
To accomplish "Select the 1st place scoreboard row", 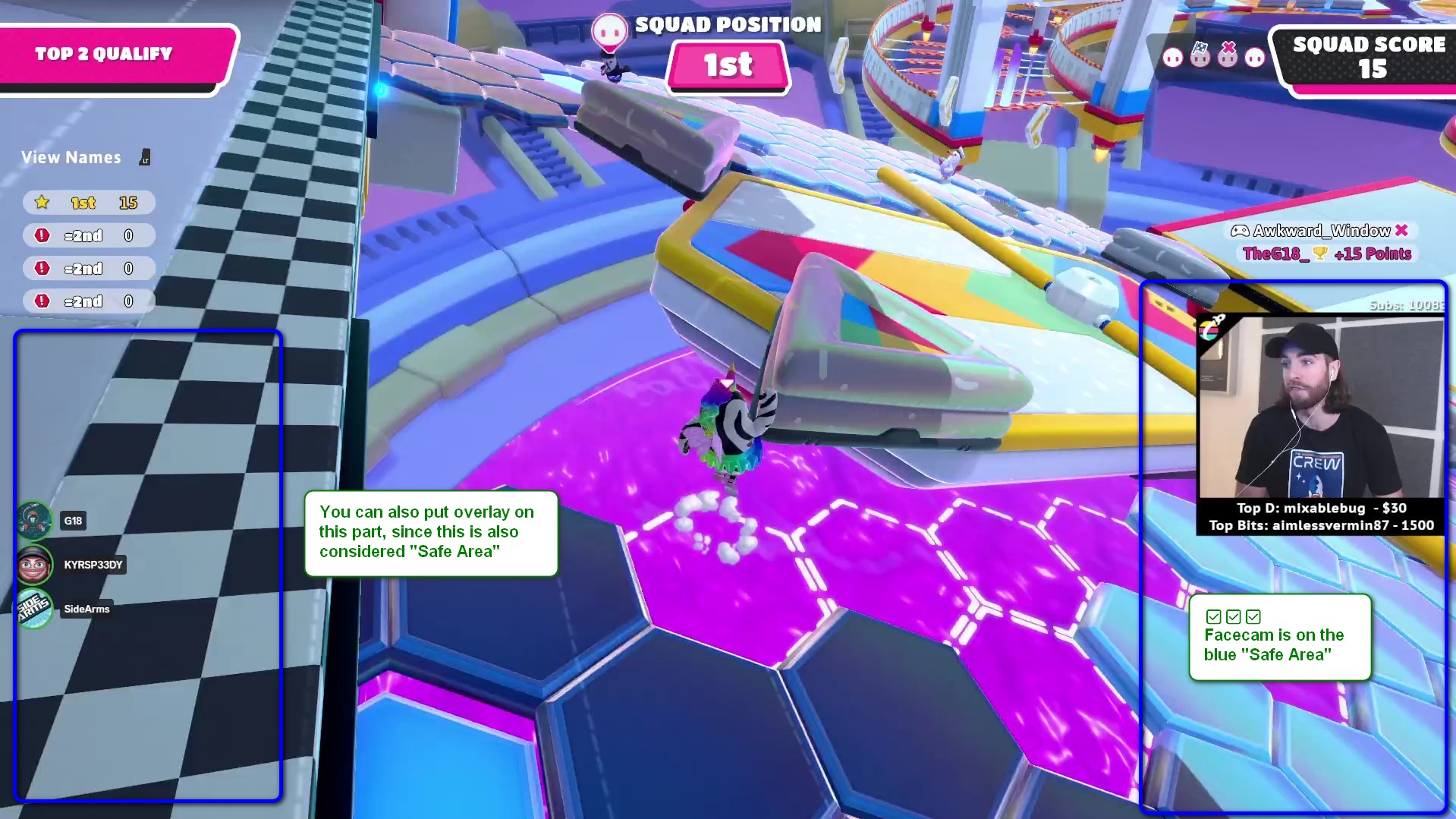I will click(x=89, y=203).
